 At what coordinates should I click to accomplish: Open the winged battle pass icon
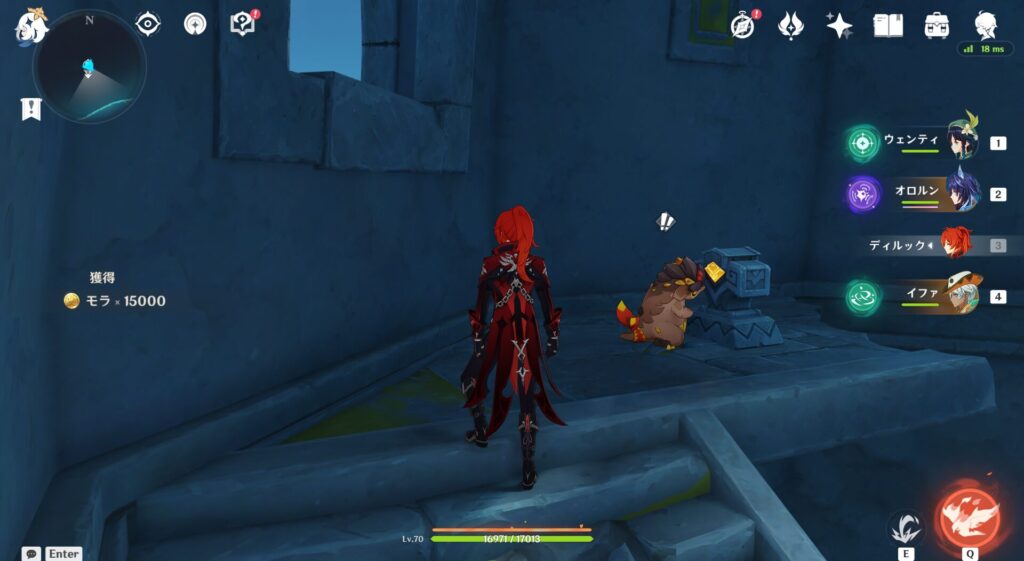[791, 25]
